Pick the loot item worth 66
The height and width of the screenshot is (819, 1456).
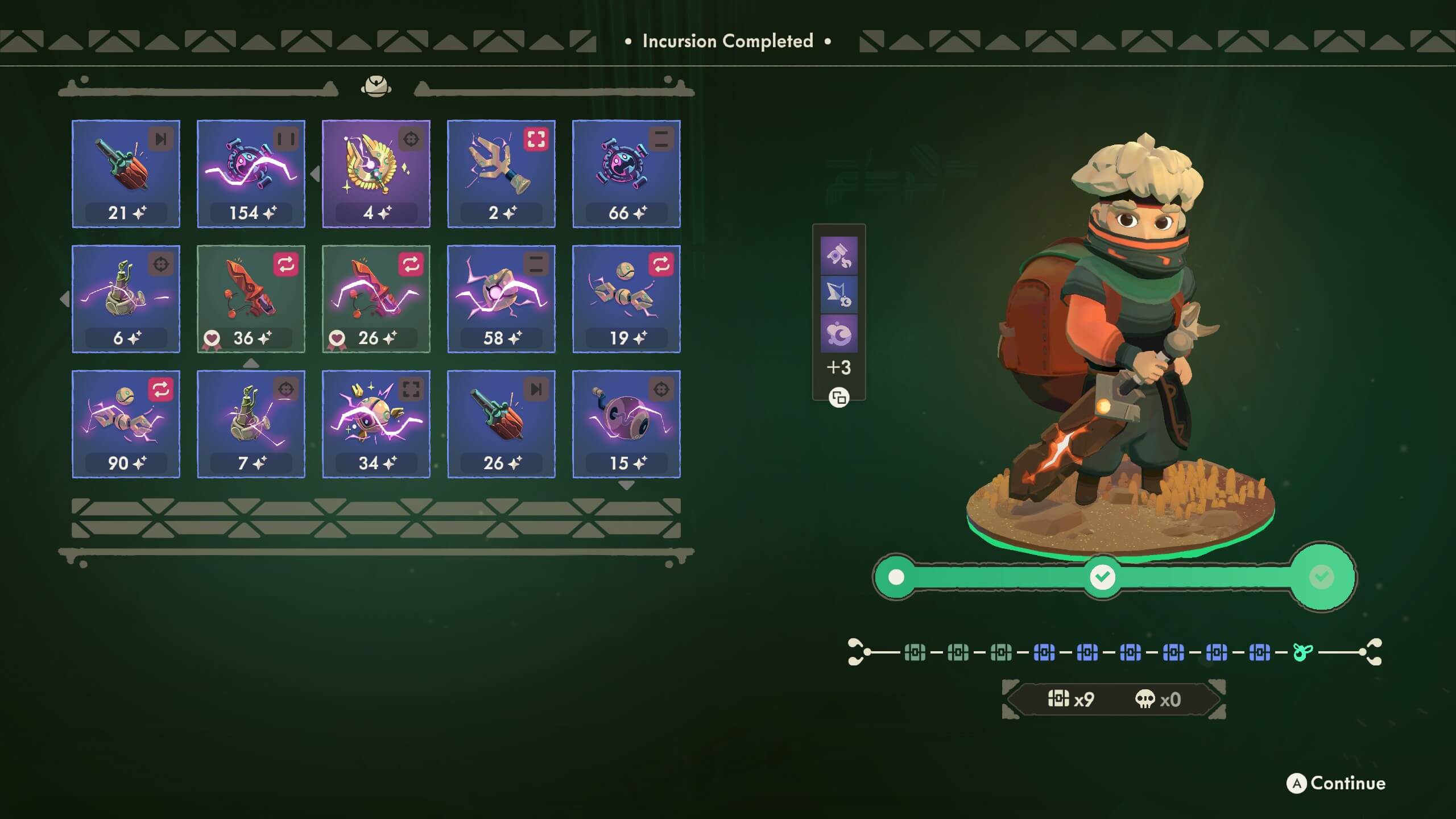coord(626,173)
